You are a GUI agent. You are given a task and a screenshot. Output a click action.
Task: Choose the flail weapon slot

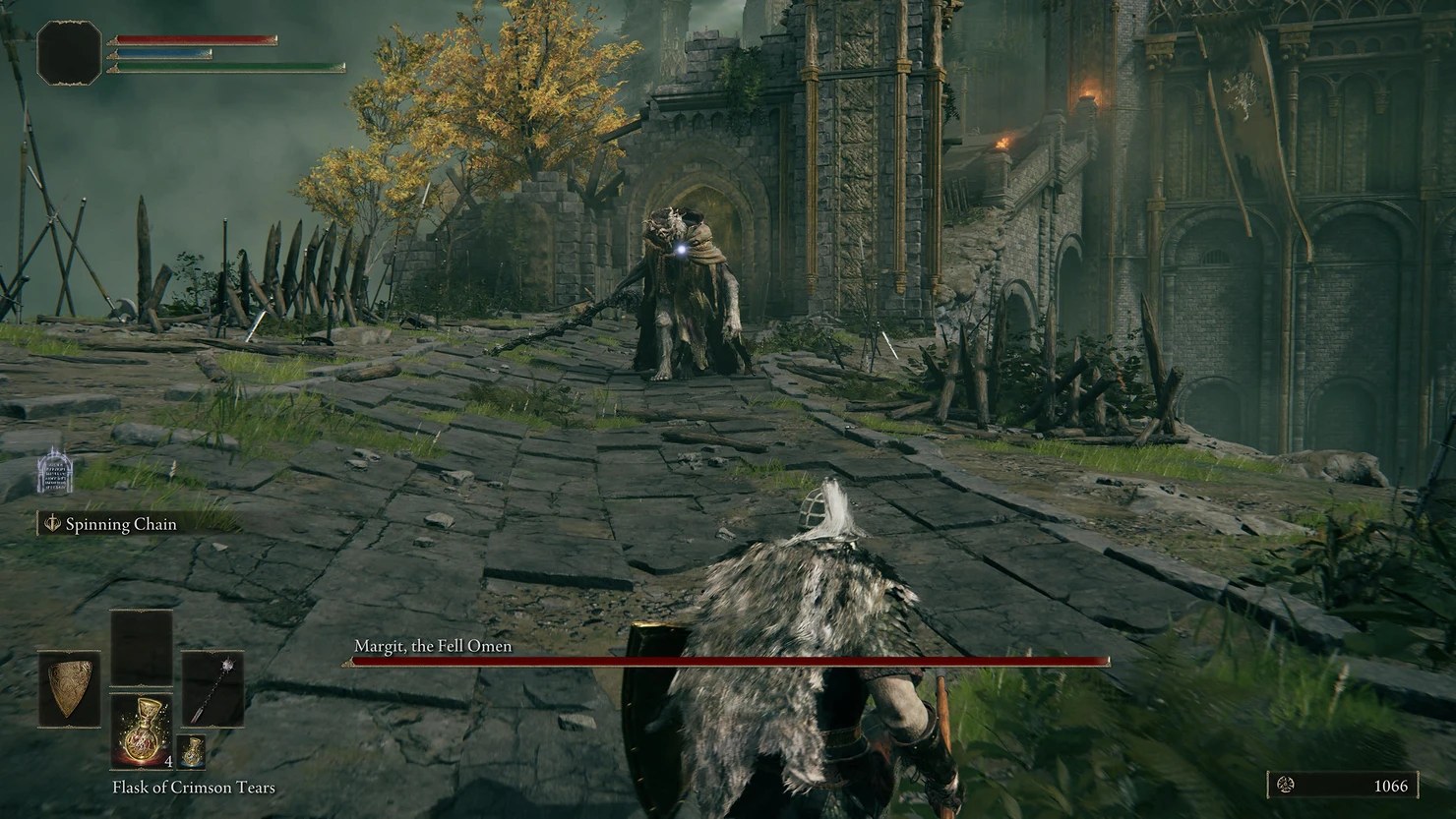212,688
